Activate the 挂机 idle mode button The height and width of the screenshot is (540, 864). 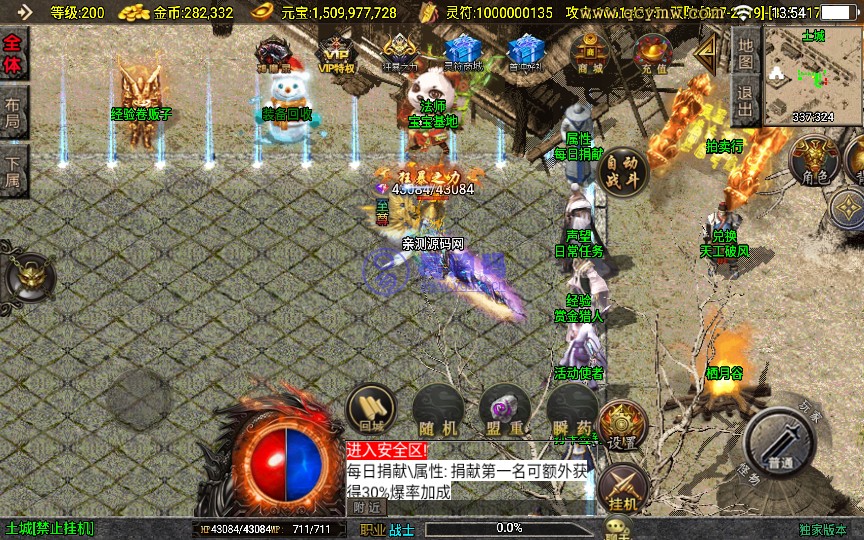pyautogui.click(x=623, y=489)
